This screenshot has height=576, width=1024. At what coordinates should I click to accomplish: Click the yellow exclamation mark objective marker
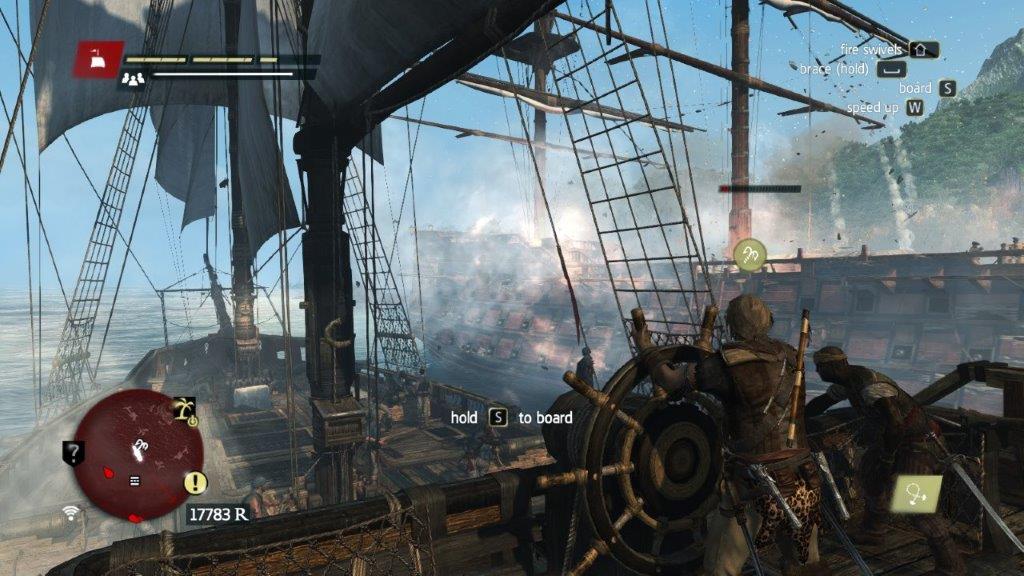click(195, 485)
